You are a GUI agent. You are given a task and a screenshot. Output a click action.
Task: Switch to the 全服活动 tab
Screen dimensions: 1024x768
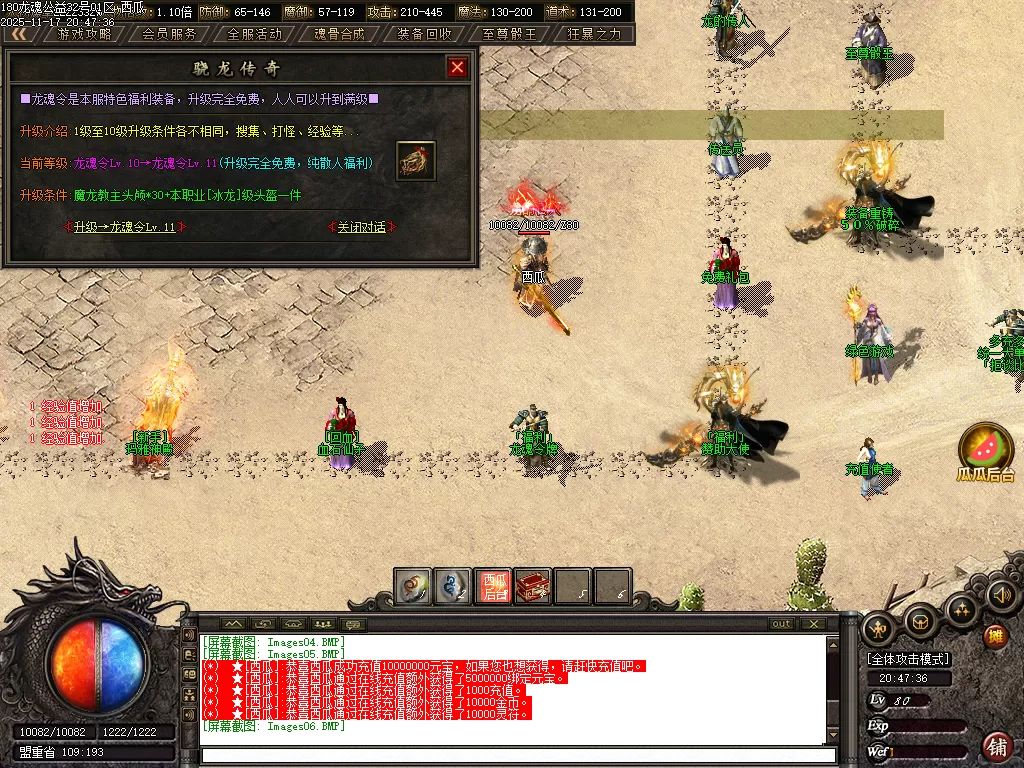pyautogui.click(x=255, y=33)
